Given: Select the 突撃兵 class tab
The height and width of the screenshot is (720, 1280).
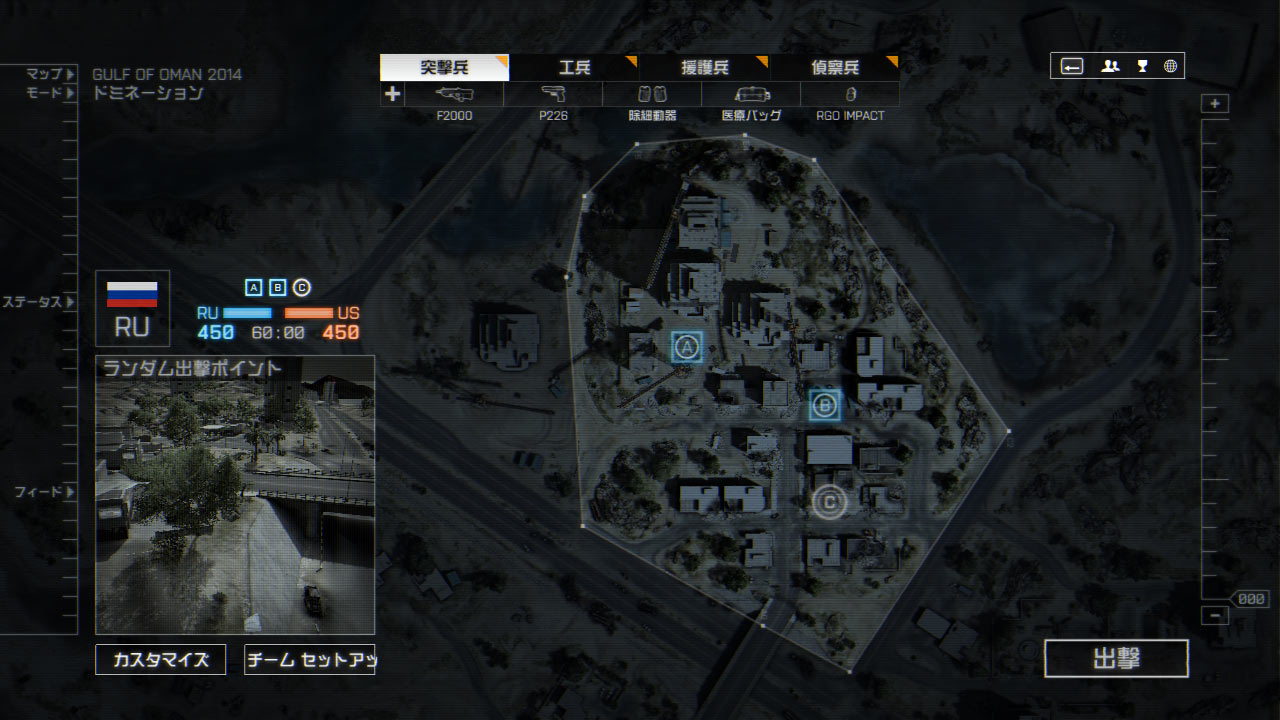Looking at the screenshot, I should click(x=444, y=68).
